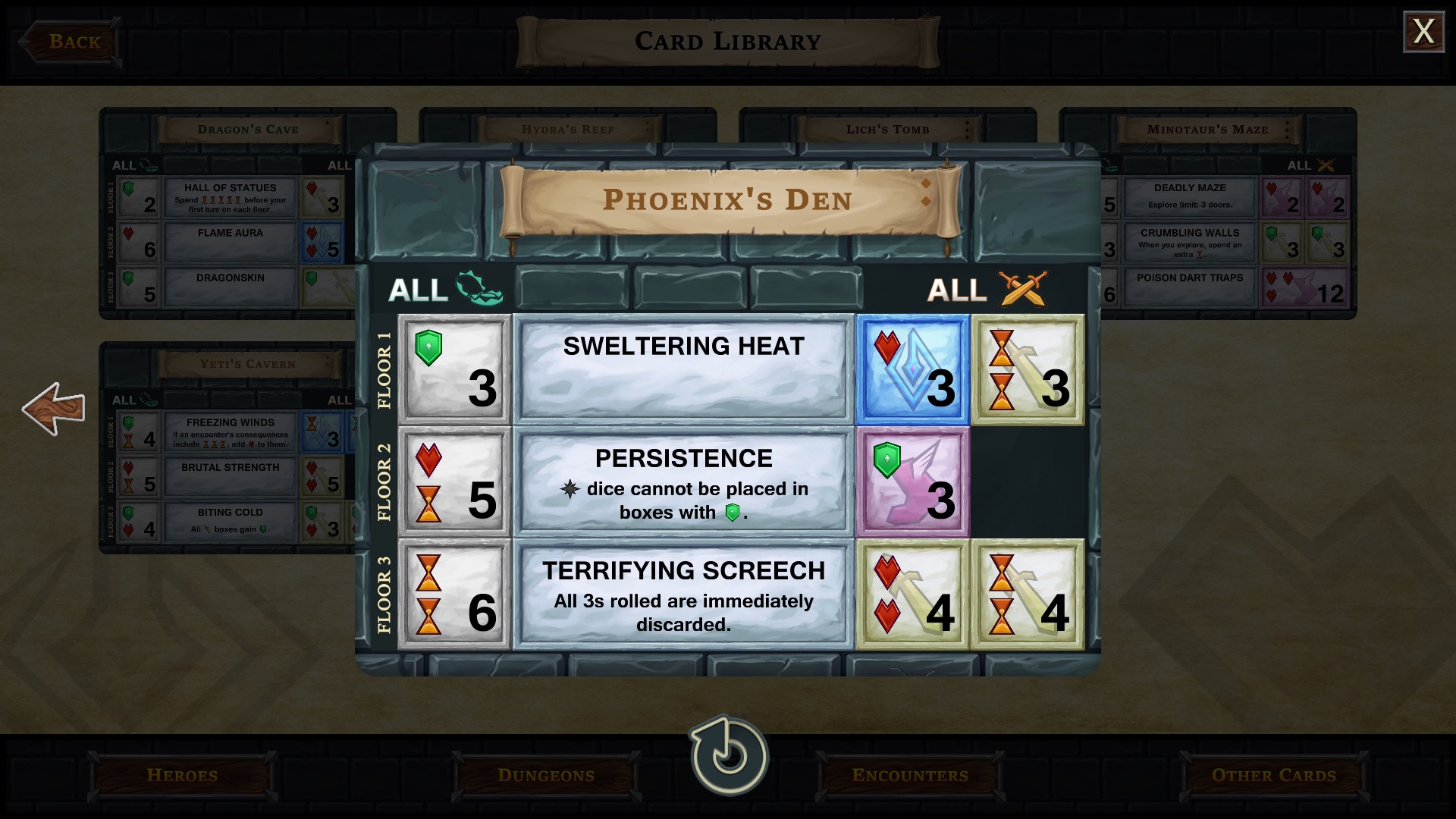The height and width of the screenshot is (819, 1456).
Task: Click the blue magic heart box worth 3
Action: [x=912, y=369]
